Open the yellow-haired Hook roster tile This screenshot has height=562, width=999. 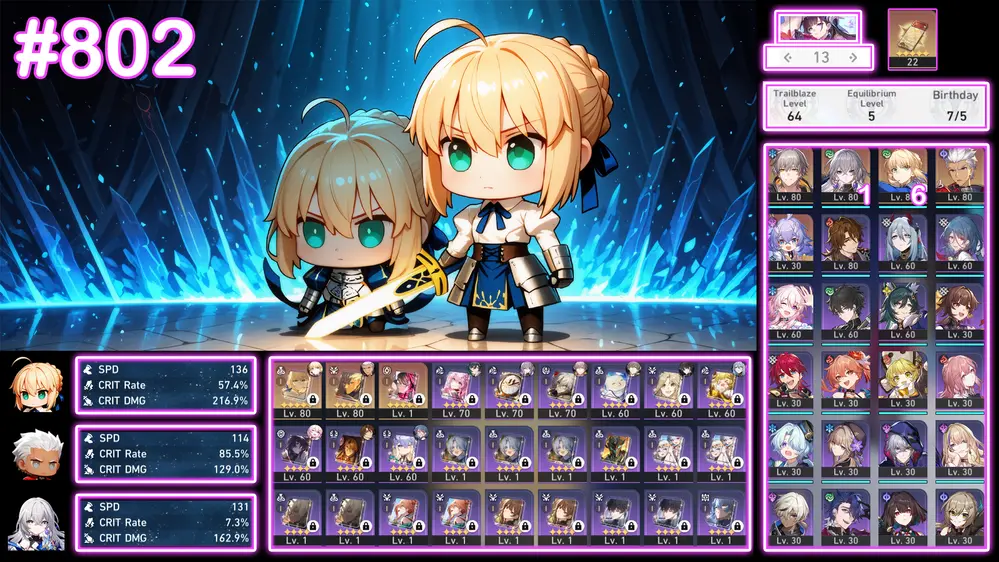click(902, 377)
